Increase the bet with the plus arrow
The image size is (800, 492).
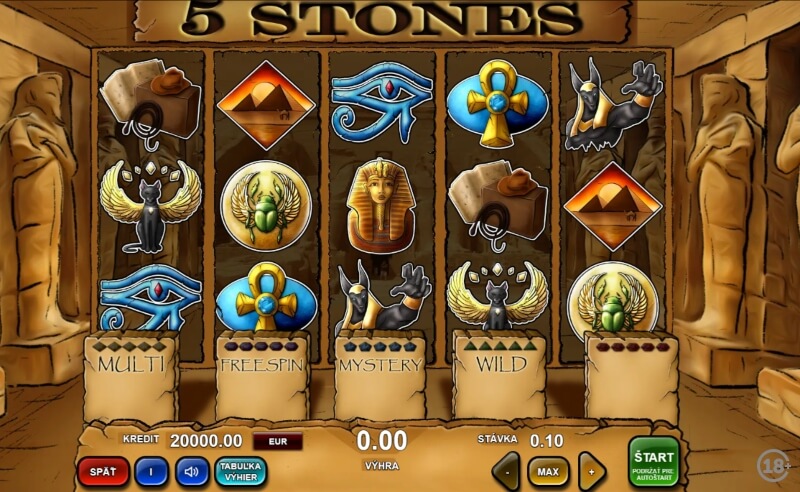592,471
